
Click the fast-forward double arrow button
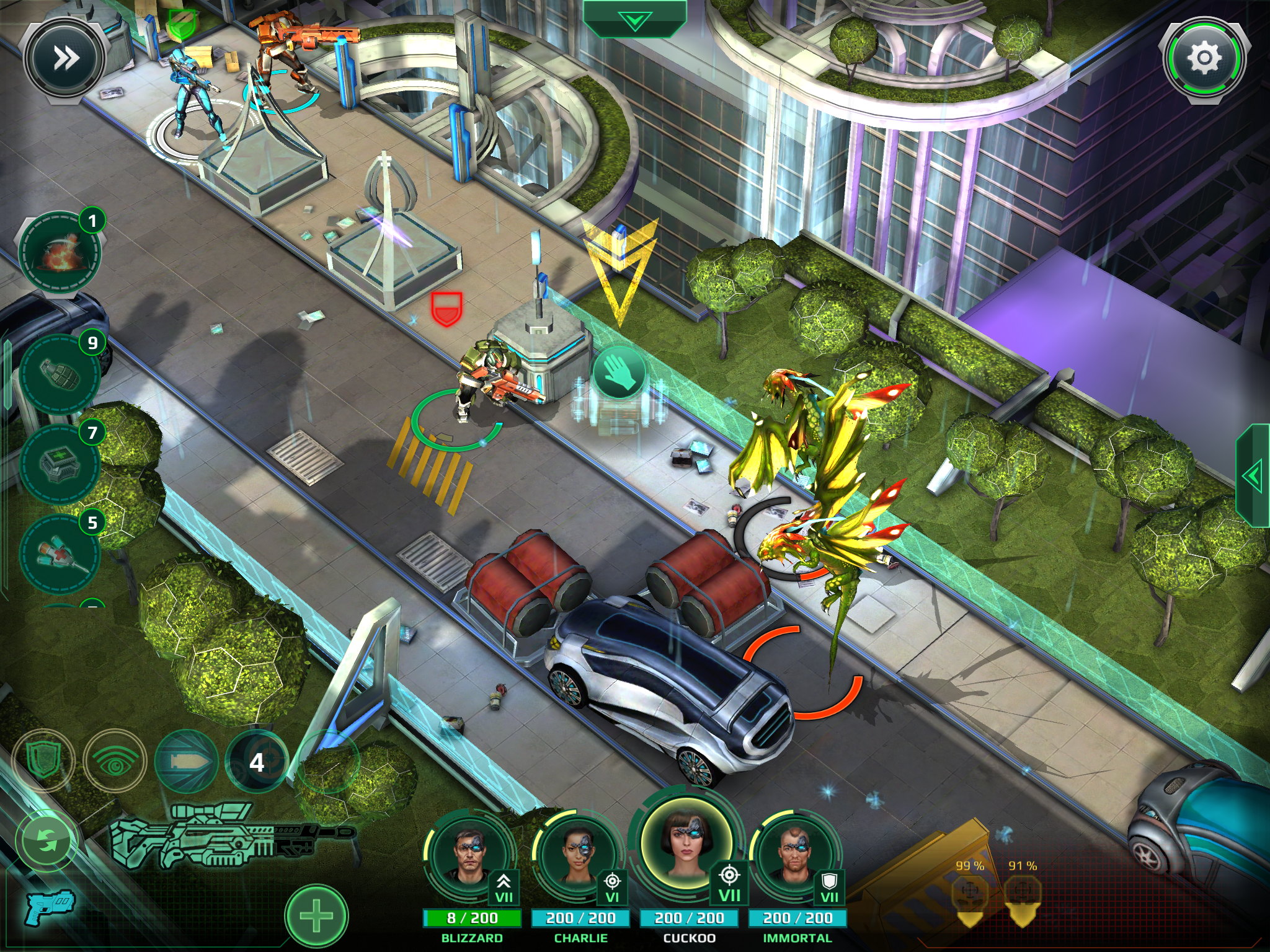(x=64, y=58)
